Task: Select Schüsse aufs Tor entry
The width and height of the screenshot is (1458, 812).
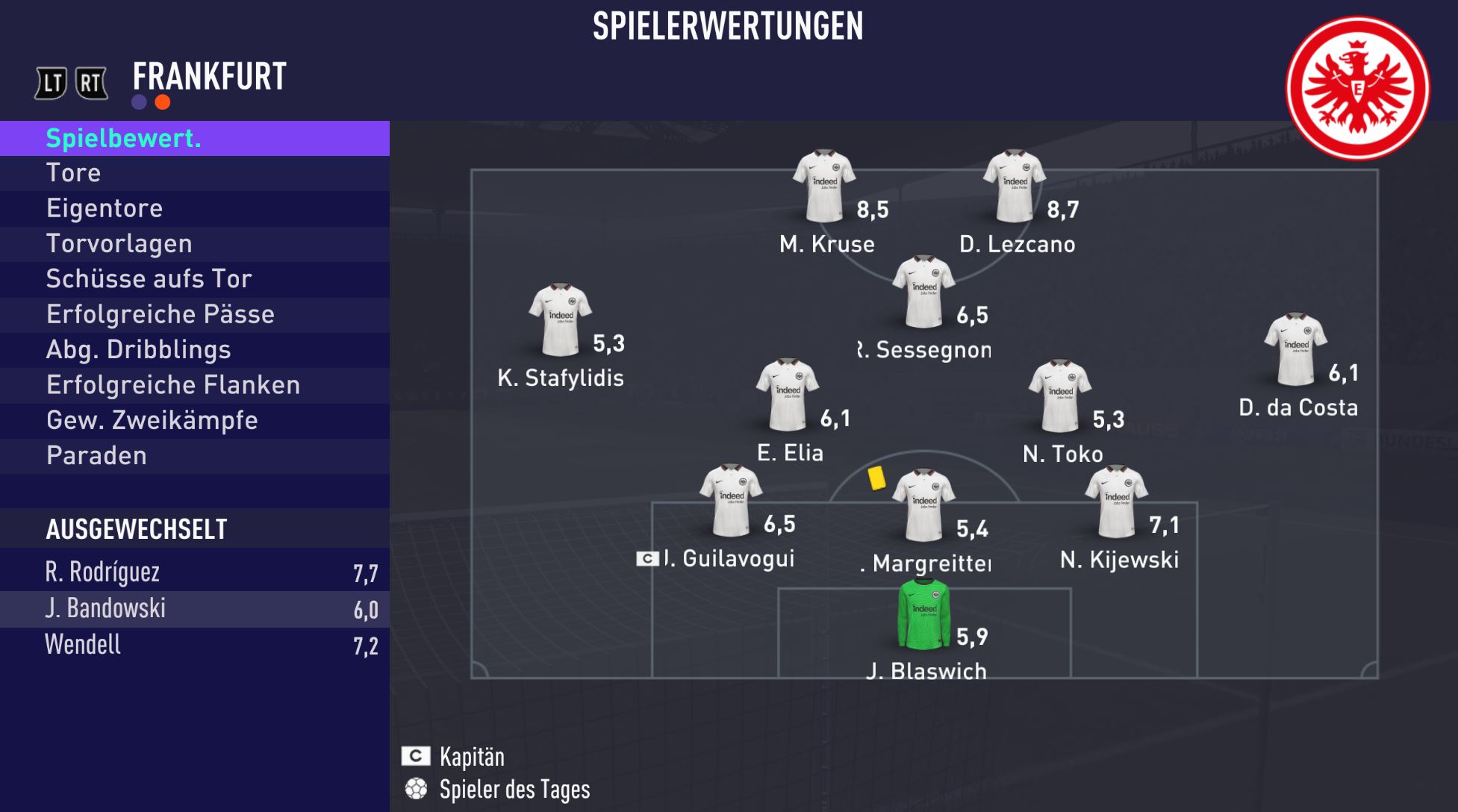Action: pos(194,278)
